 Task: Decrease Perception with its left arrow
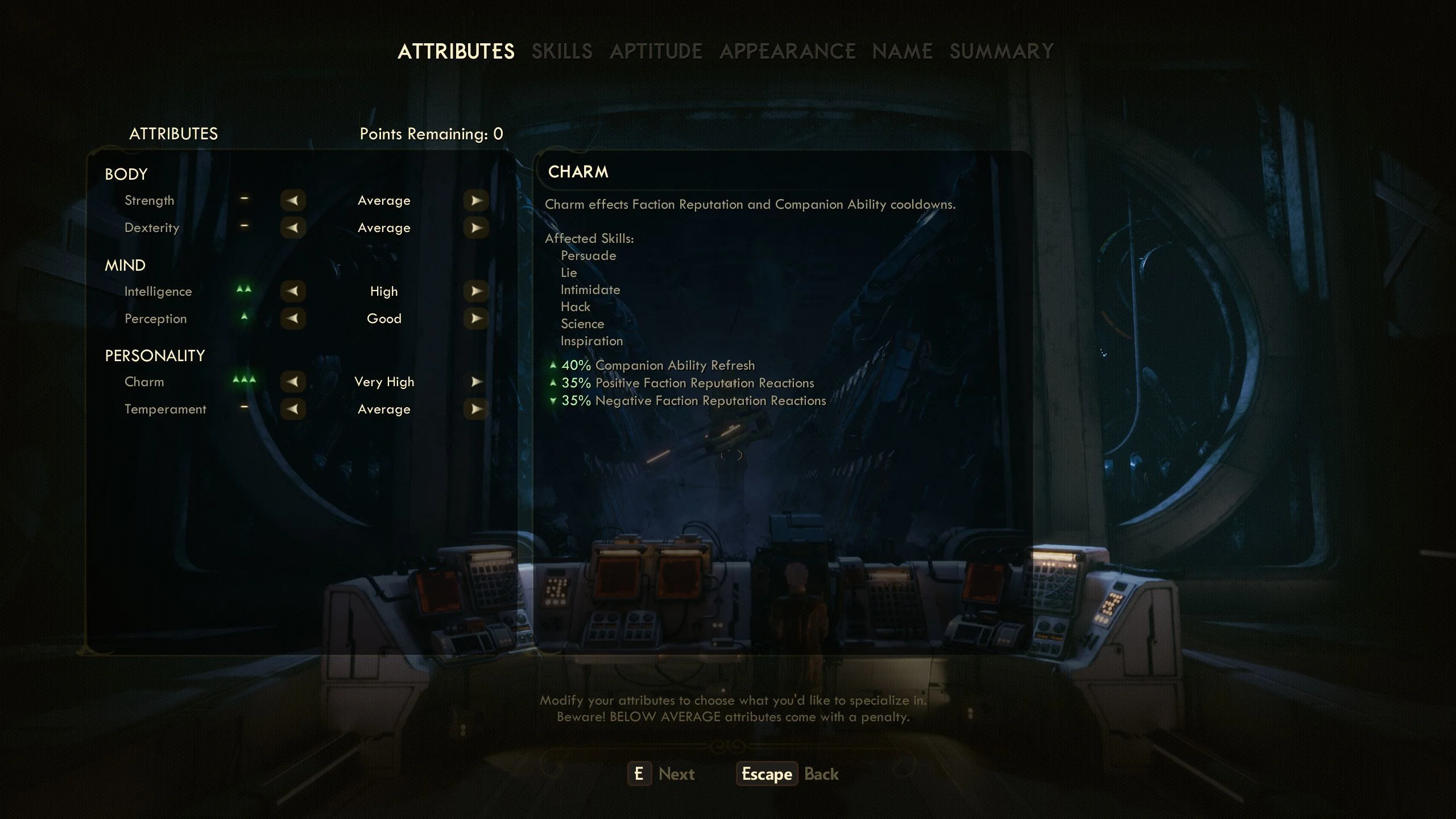(x=293, y=319)
